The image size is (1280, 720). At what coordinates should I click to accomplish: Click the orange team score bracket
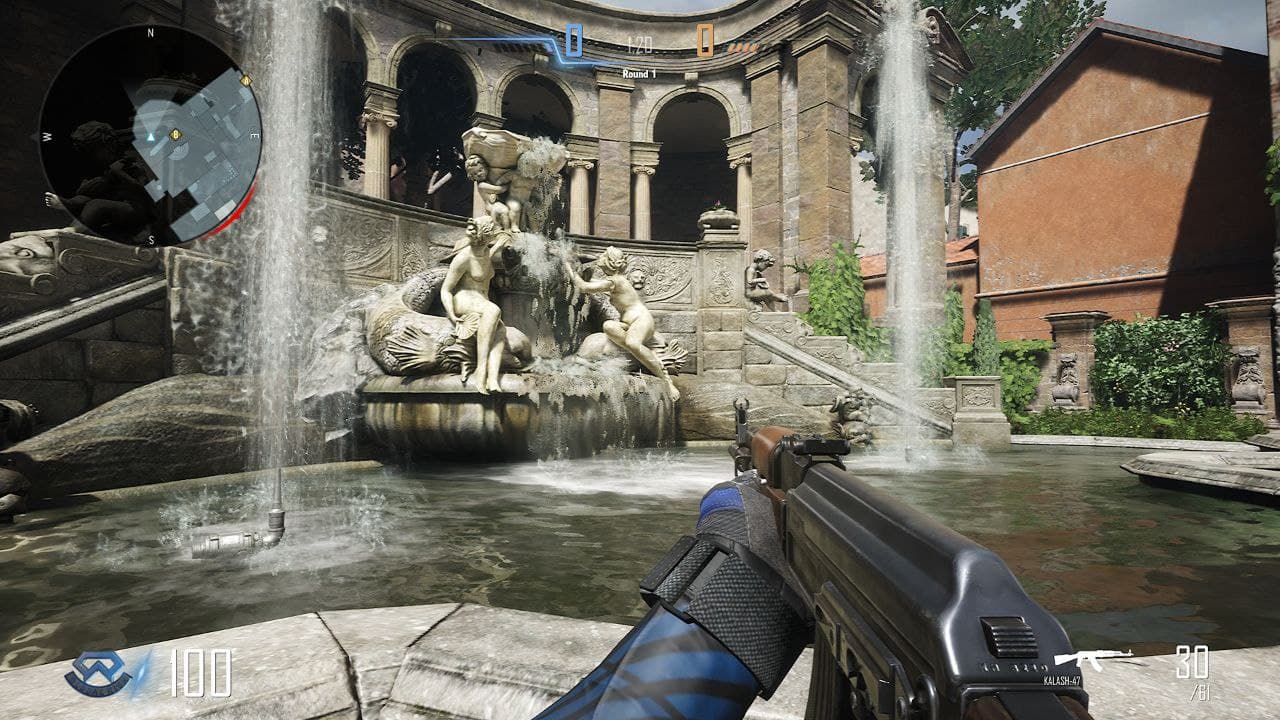(705, 41)
